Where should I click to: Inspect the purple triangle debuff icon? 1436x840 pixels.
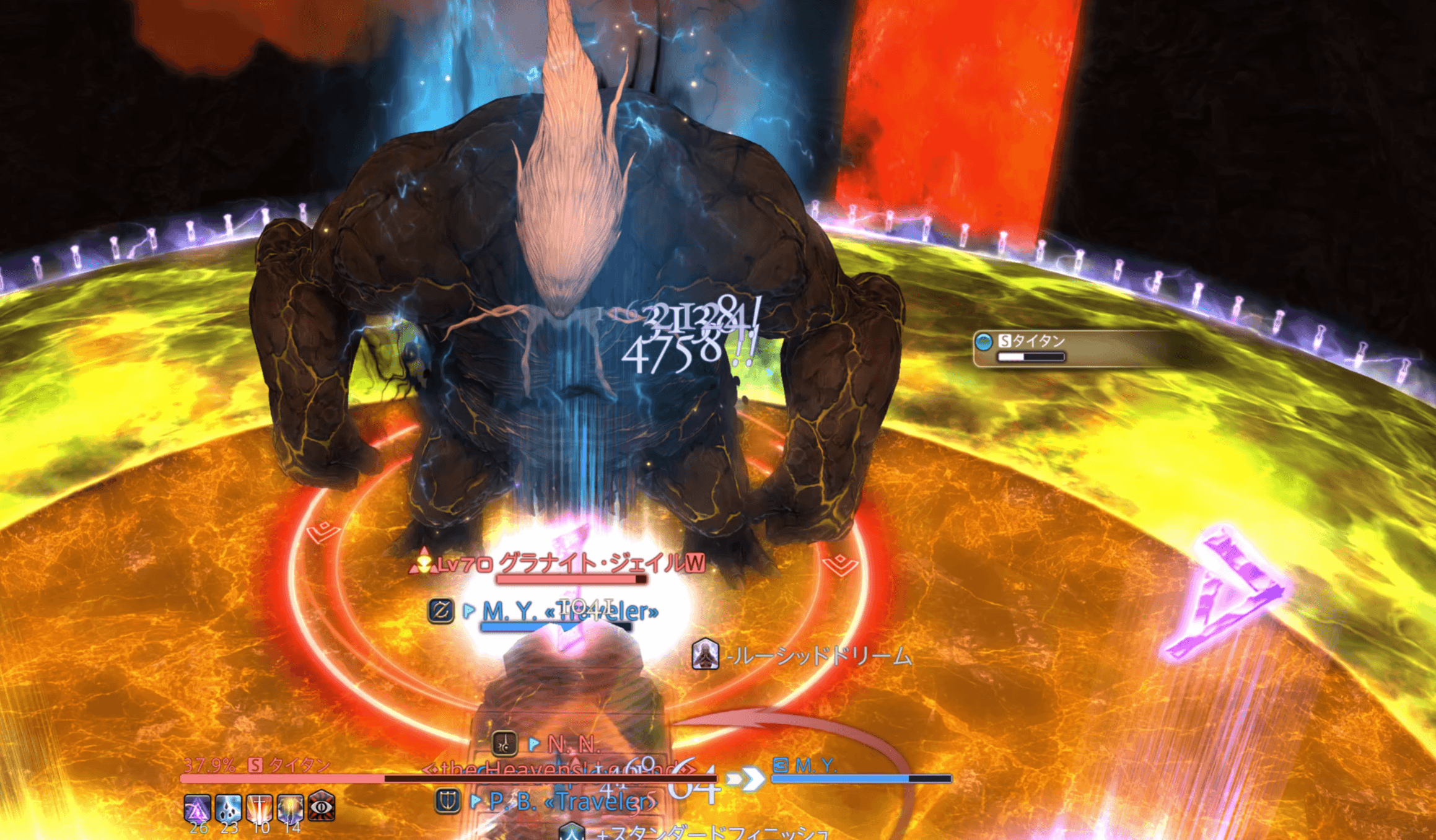pyautogui.click(x=197, y=808)
